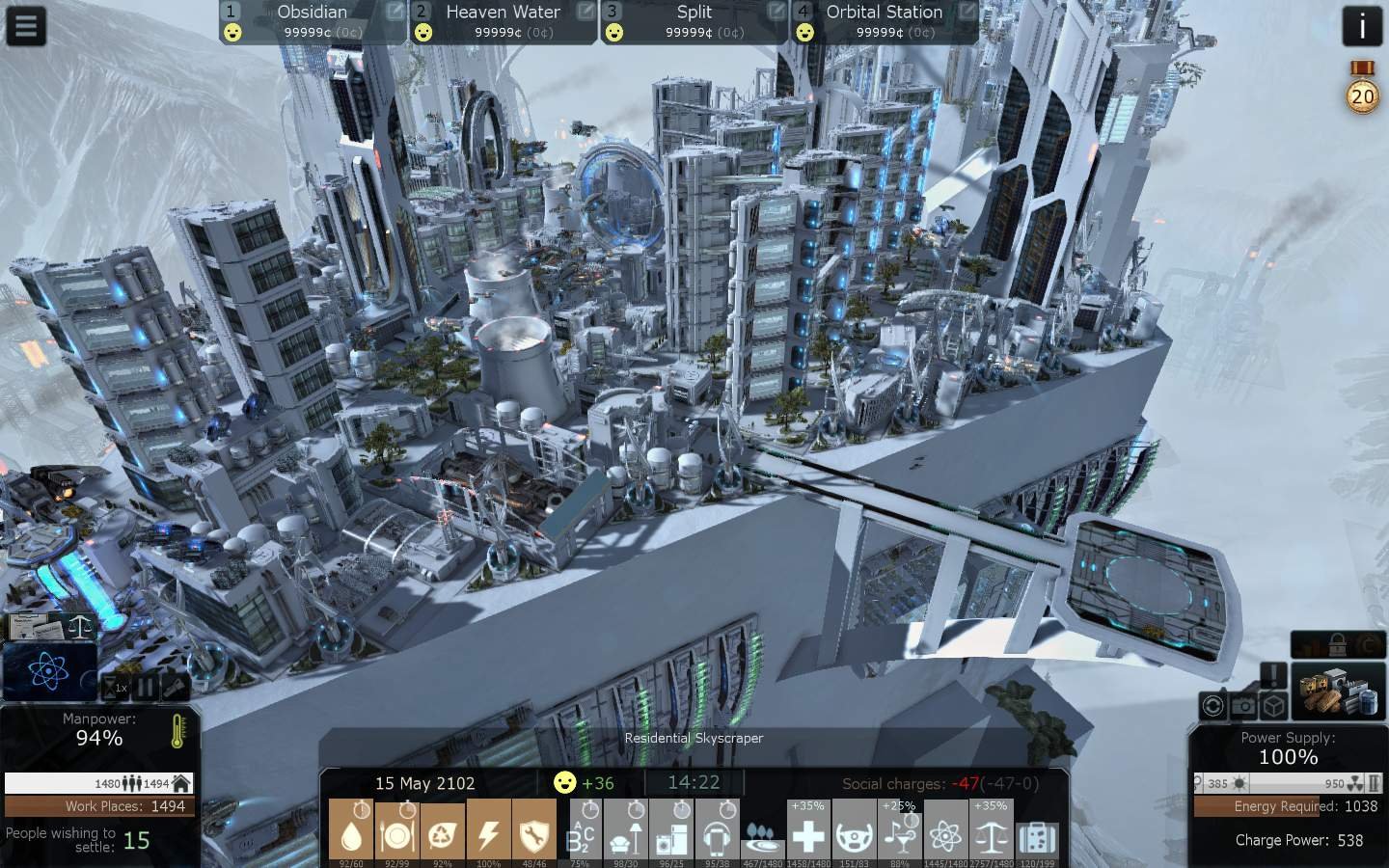The width and height of the screenshot is (1389, 868).
Task: Click the camera screenshot button
Action: [1243, 706]
